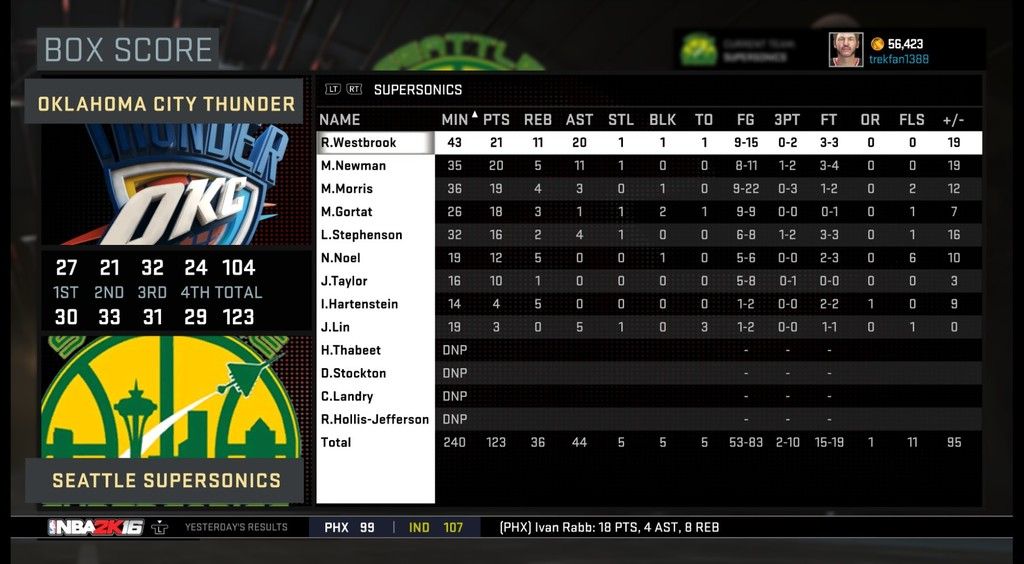This screenshot has width=1024, height=564.
Task: Select R.Hollis-Jefferson's row
Action: [x=374, y=419]
